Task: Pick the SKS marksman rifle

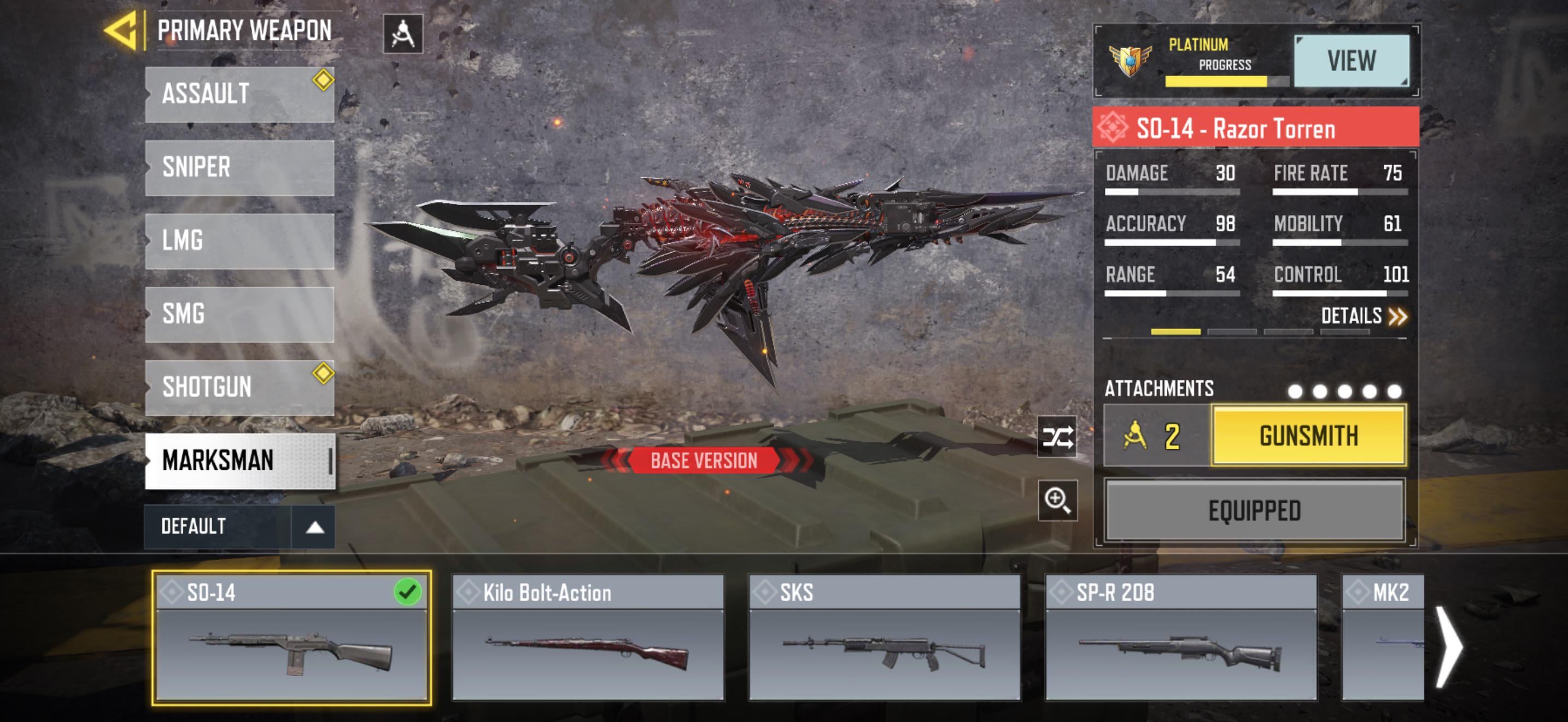Action: [885, 638]
